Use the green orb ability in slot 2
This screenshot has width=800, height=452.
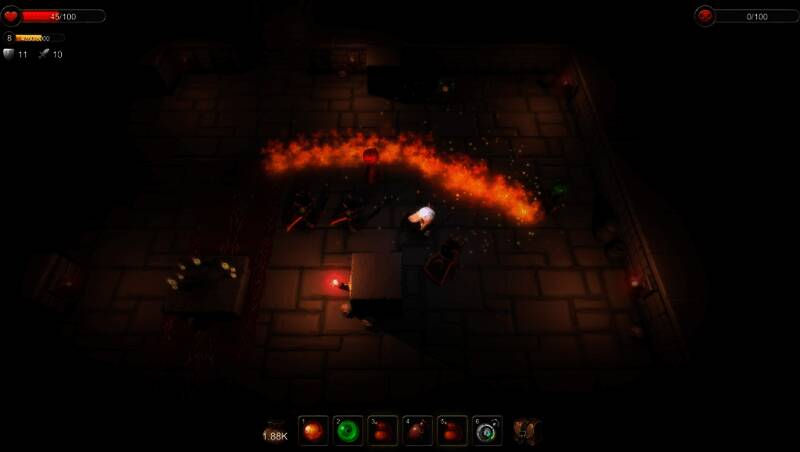[x=349, y=430]
